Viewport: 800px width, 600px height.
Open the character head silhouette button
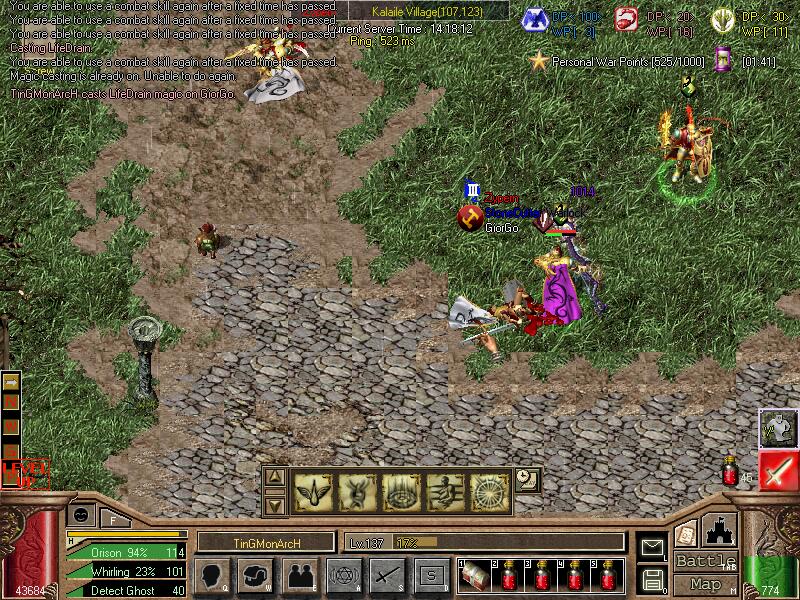[212, 575]
